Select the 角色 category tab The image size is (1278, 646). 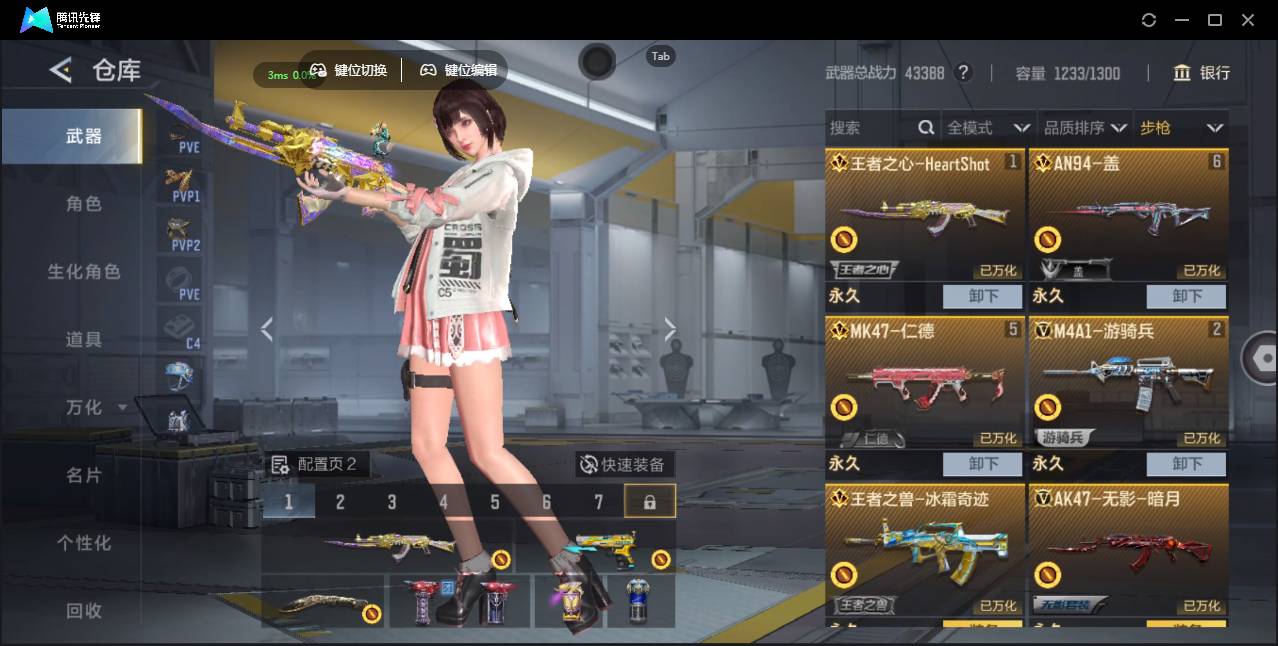(x=84, y=203)
